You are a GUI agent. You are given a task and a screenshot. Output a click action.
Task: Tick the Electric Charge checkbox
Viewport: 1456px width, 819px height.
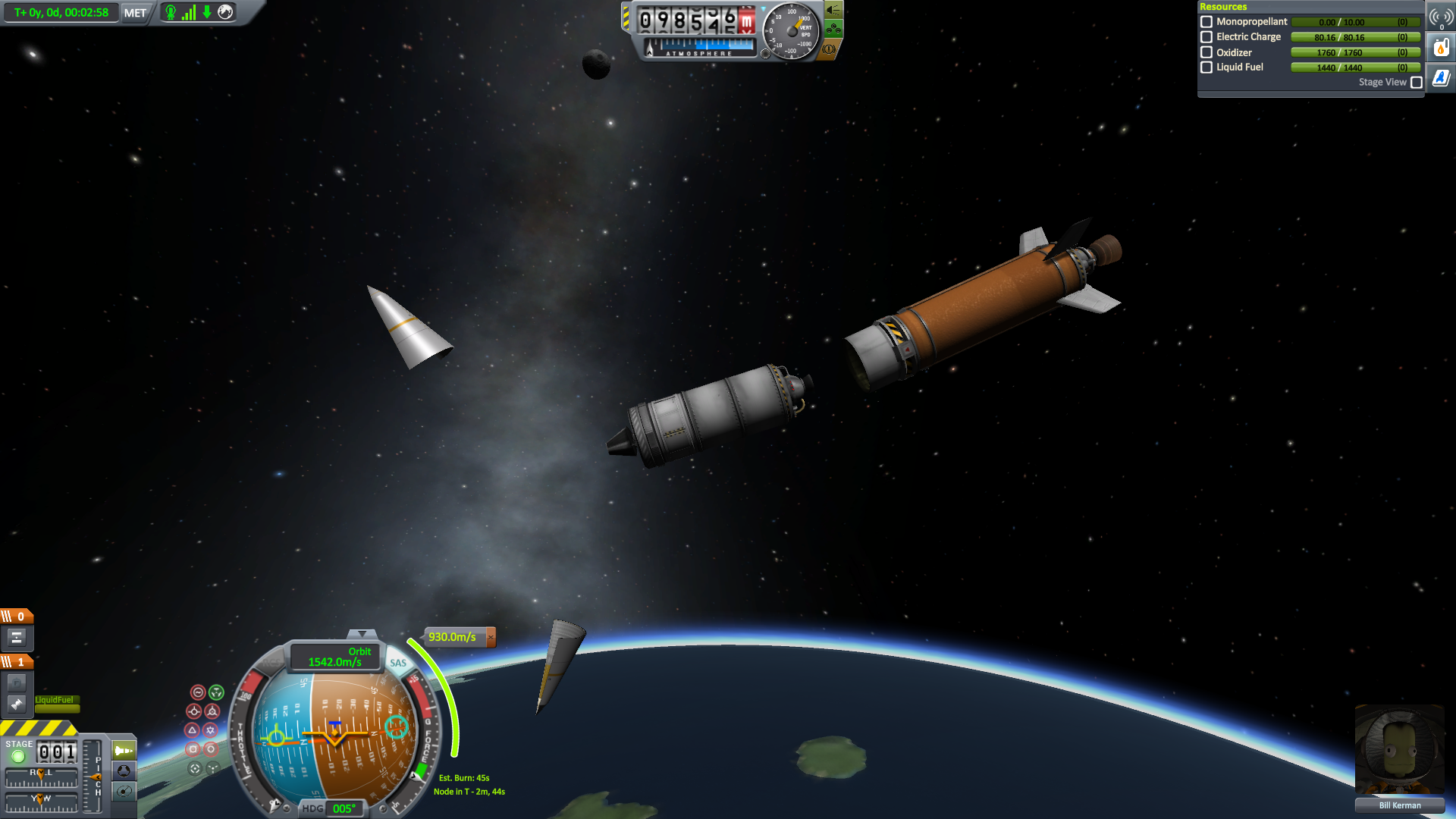click(1207, 37)
